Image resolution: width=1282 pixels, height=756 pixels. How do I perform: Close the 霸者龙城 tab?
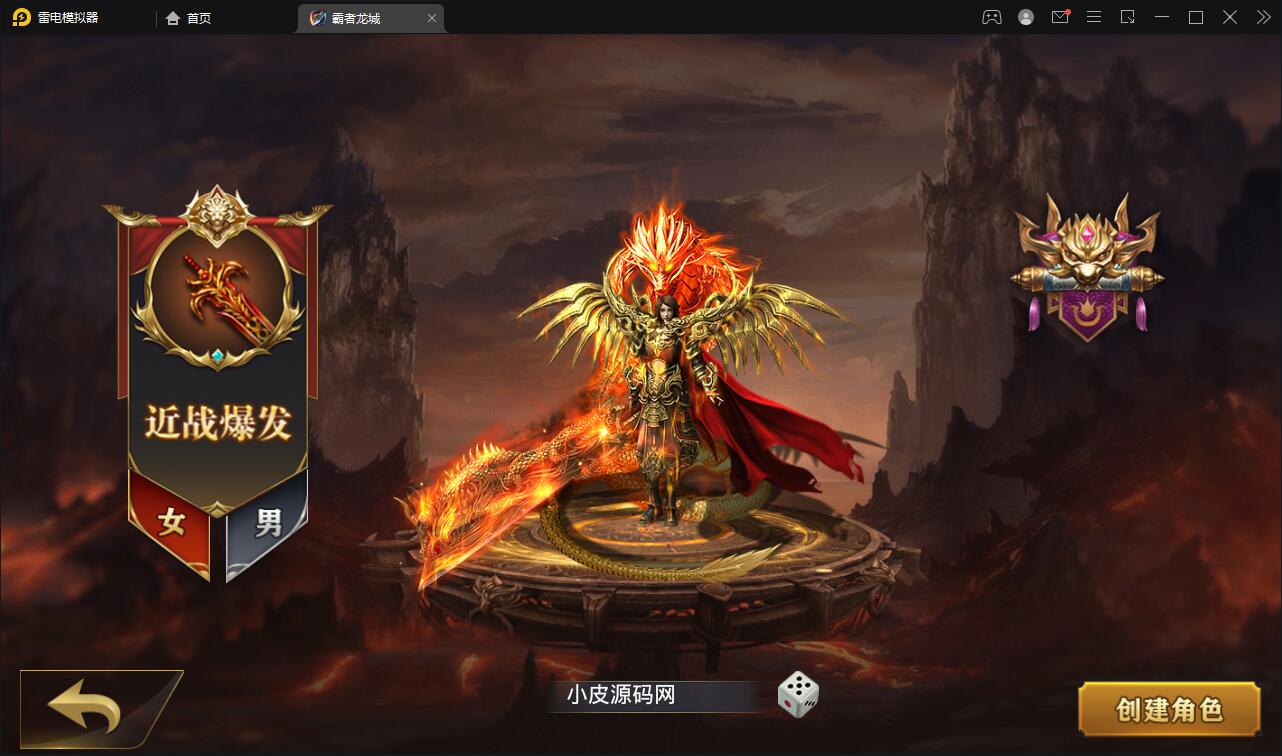[x=432, y=17]
